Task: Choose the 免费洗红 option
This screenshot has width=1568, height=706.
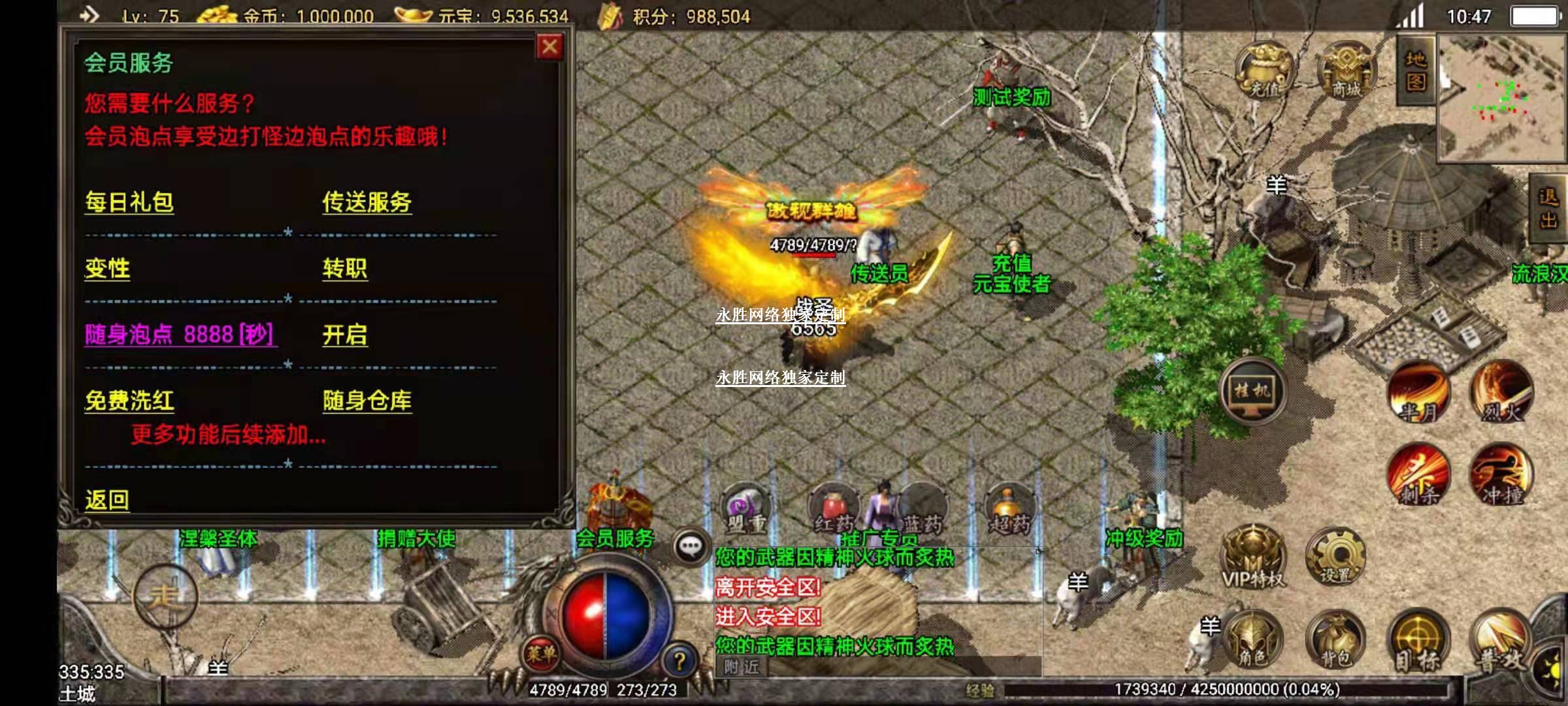Action: point(129,401)
